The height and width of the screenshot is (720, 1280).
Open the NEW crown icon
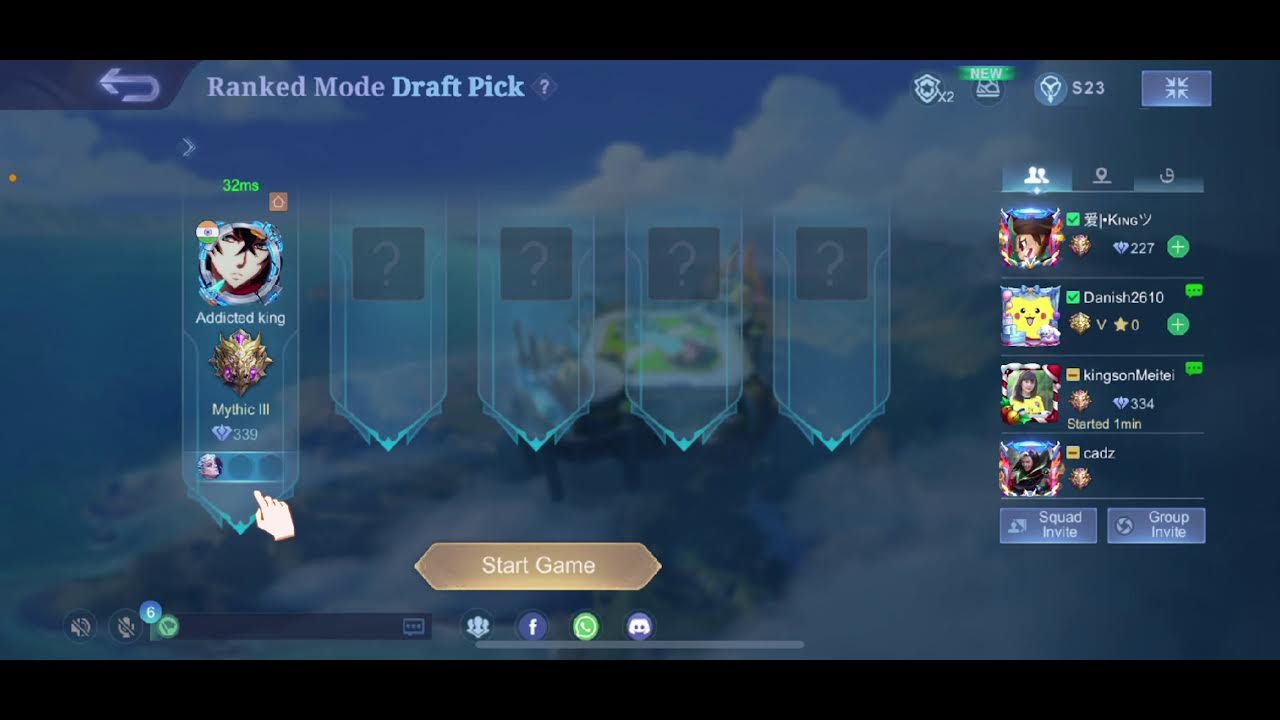point(988,88)
